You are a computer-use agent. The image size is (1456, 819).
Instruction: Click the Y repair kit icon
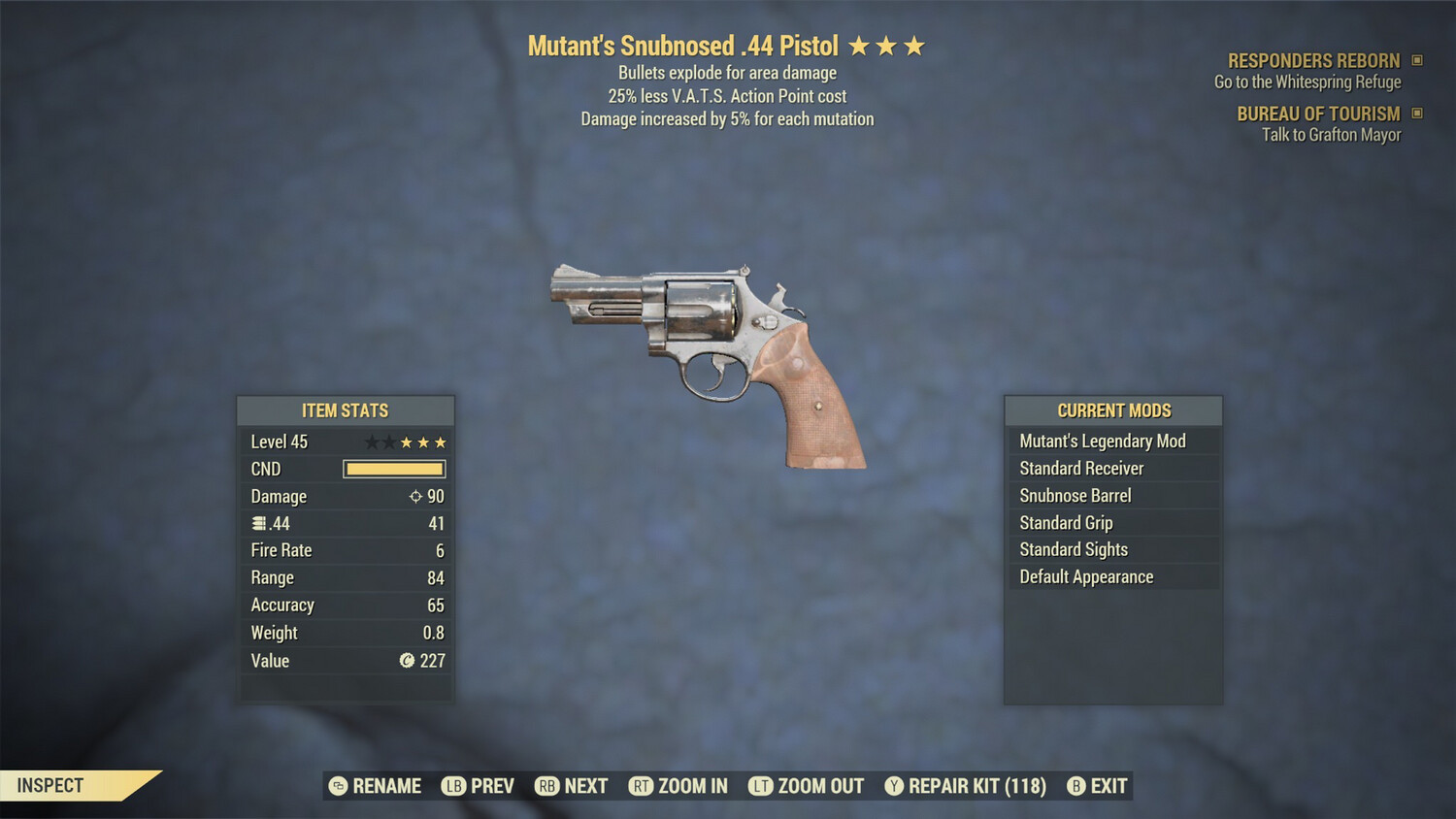point(893,786)
